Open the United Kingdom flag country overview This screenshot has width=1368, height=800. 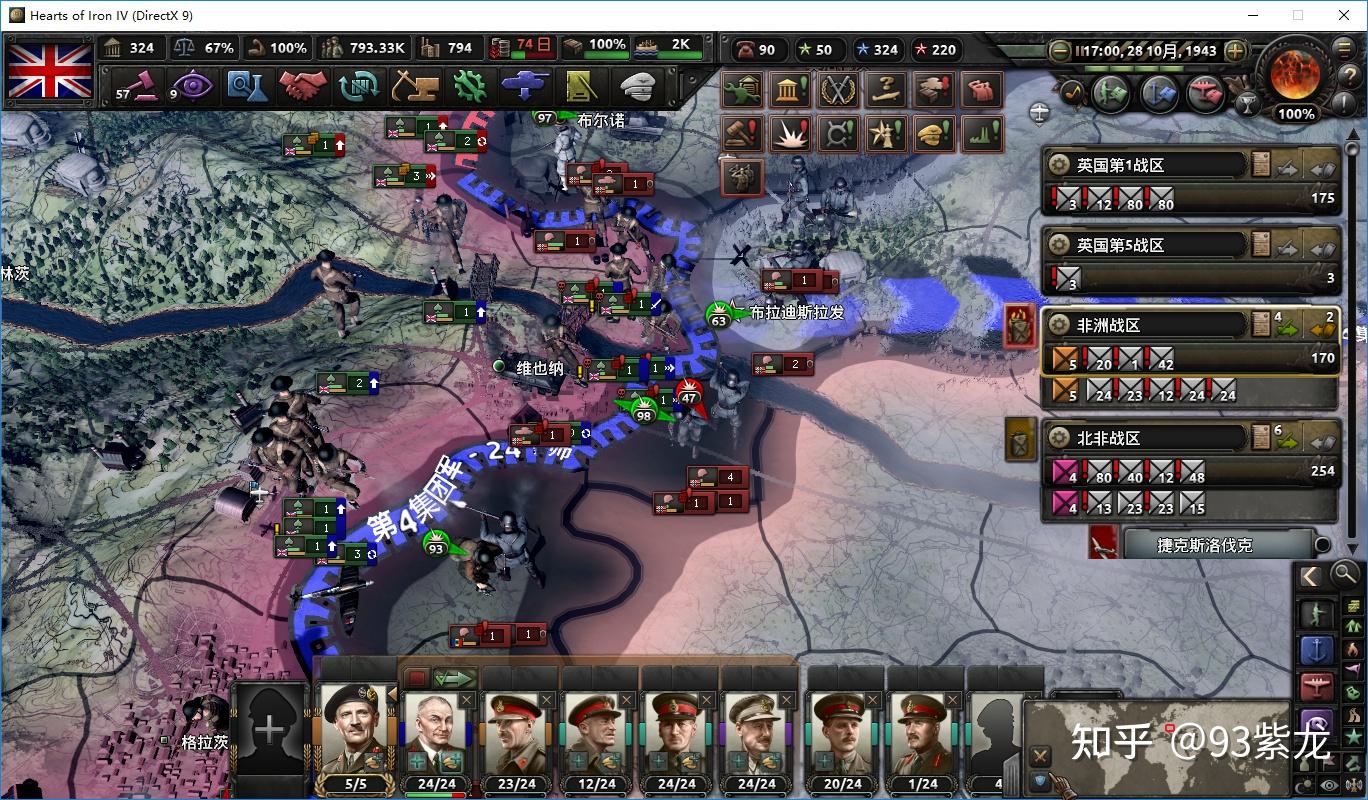point(50,70)
